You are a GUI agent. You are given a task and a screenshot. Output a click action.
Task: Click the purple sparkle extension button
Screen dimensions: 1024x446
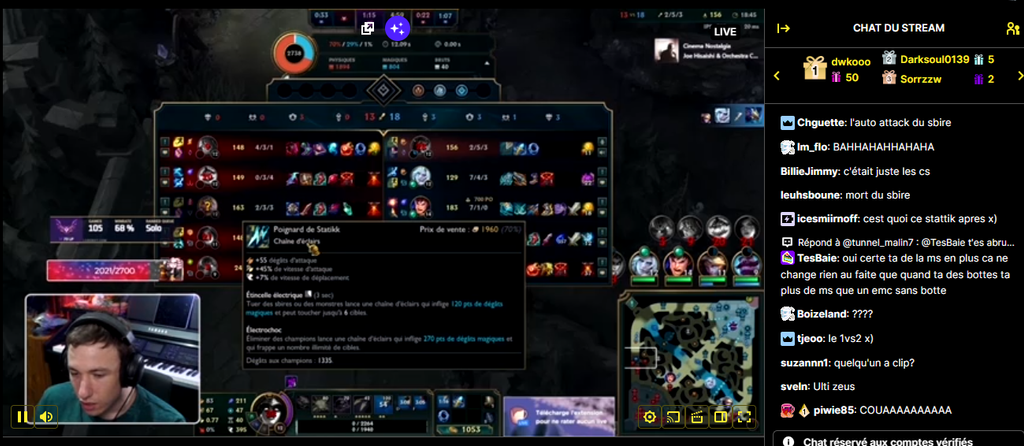pyautogui.click(x=397, y=28)
